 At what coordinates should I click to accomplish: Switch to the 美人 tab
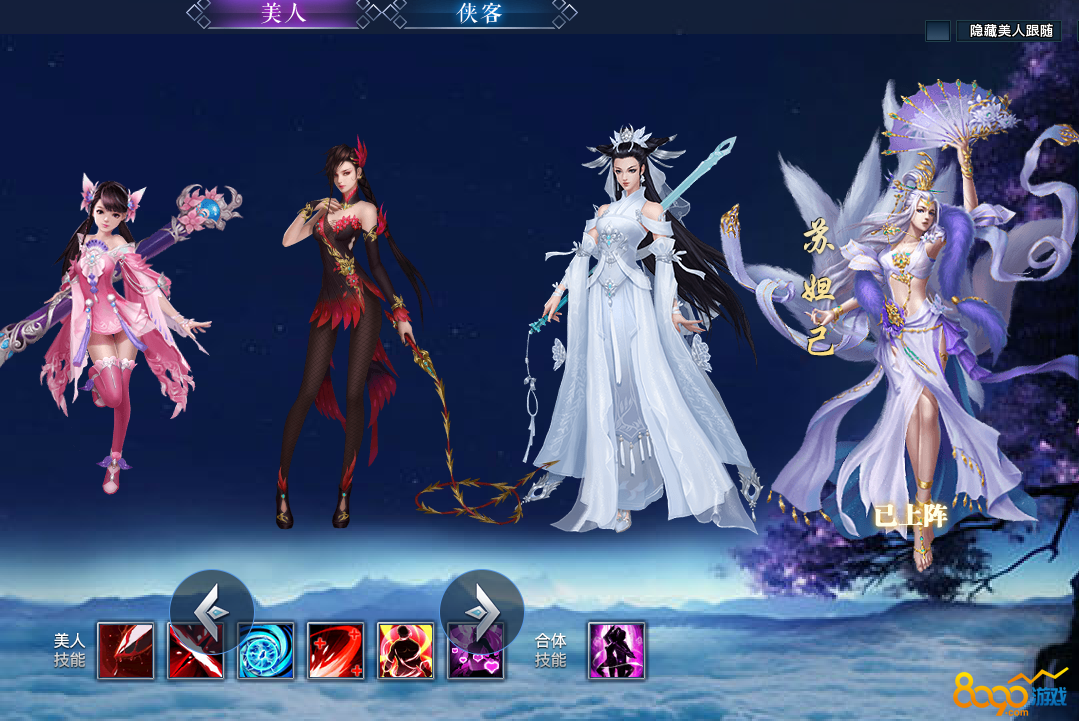[x=282, y=14]
